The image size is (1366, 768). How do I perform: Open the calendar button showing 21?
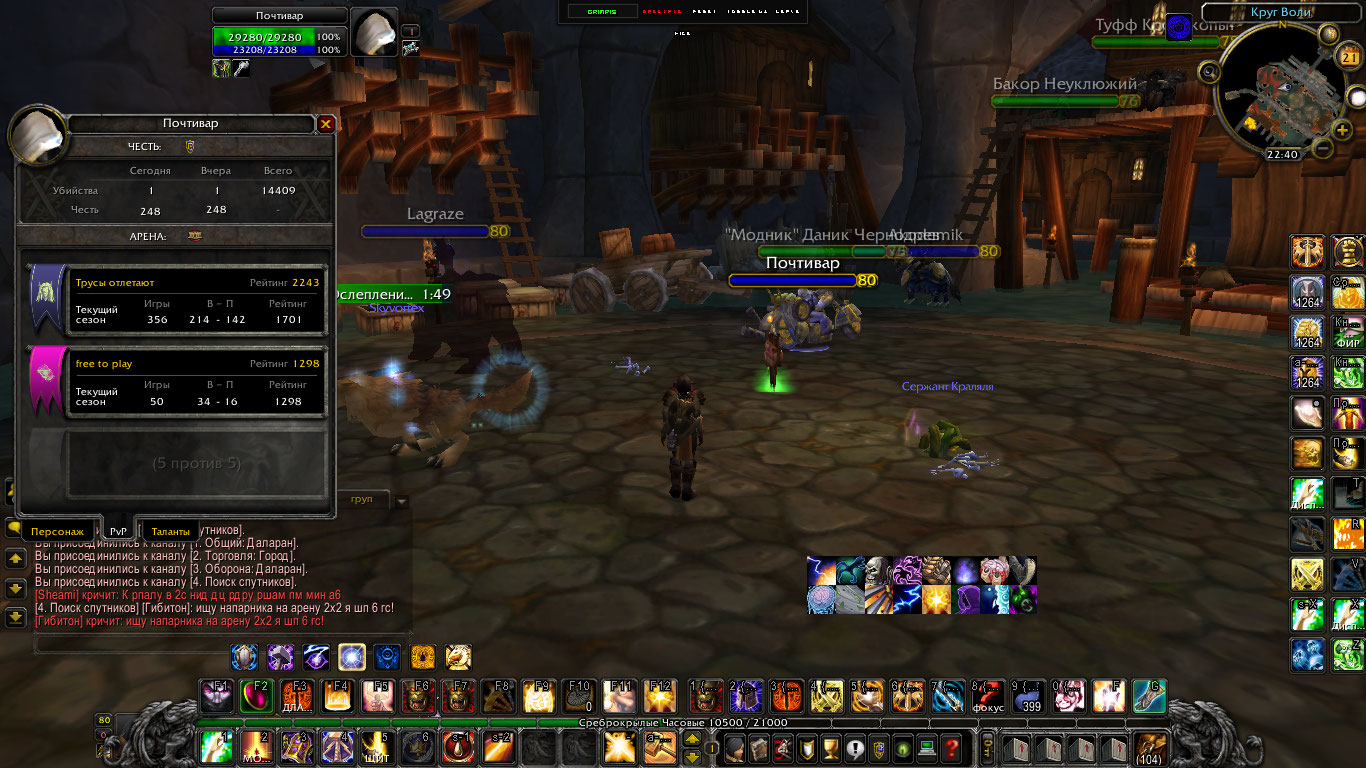pyautogui.click(x=1346, y=58)
